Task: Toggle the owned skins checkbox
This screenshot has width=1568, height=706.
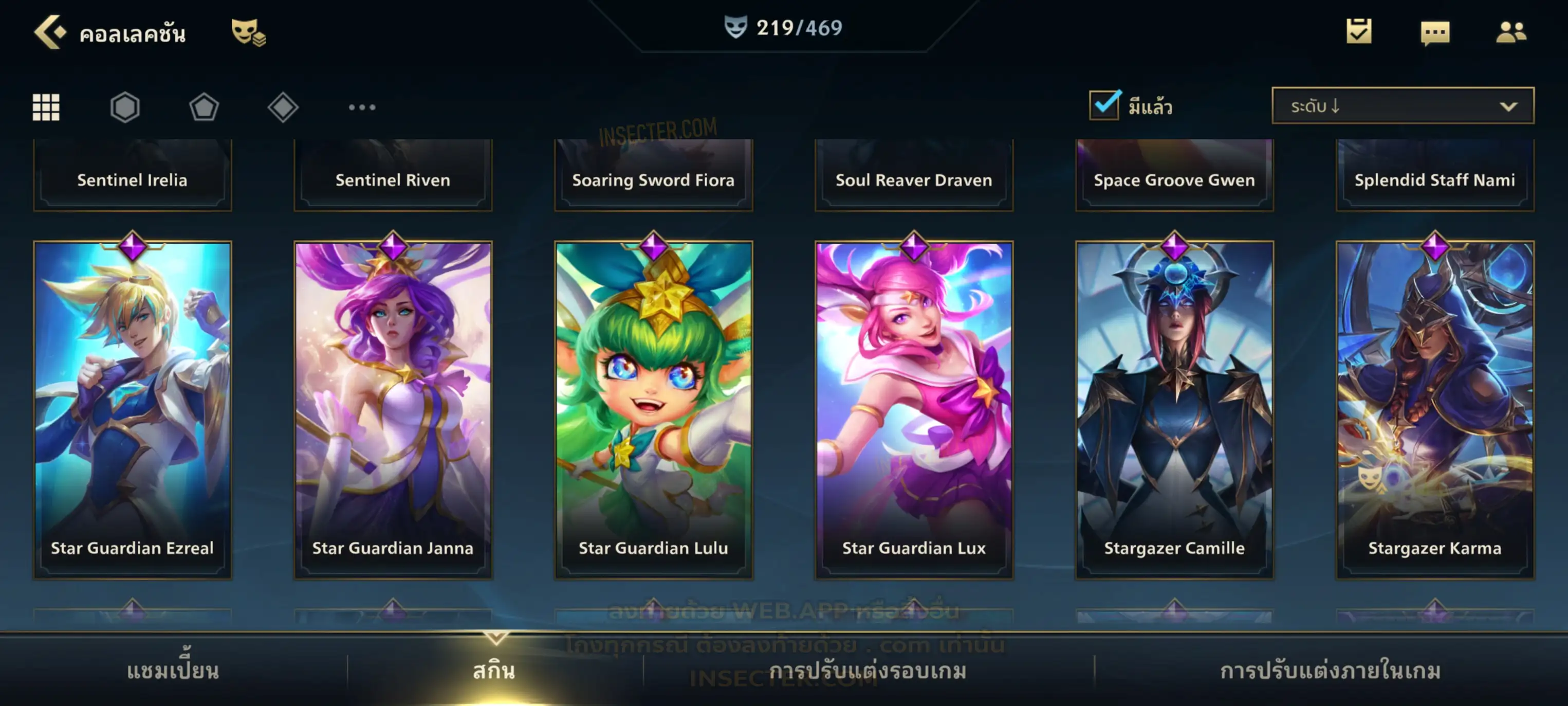Action: coord(1104,105)
